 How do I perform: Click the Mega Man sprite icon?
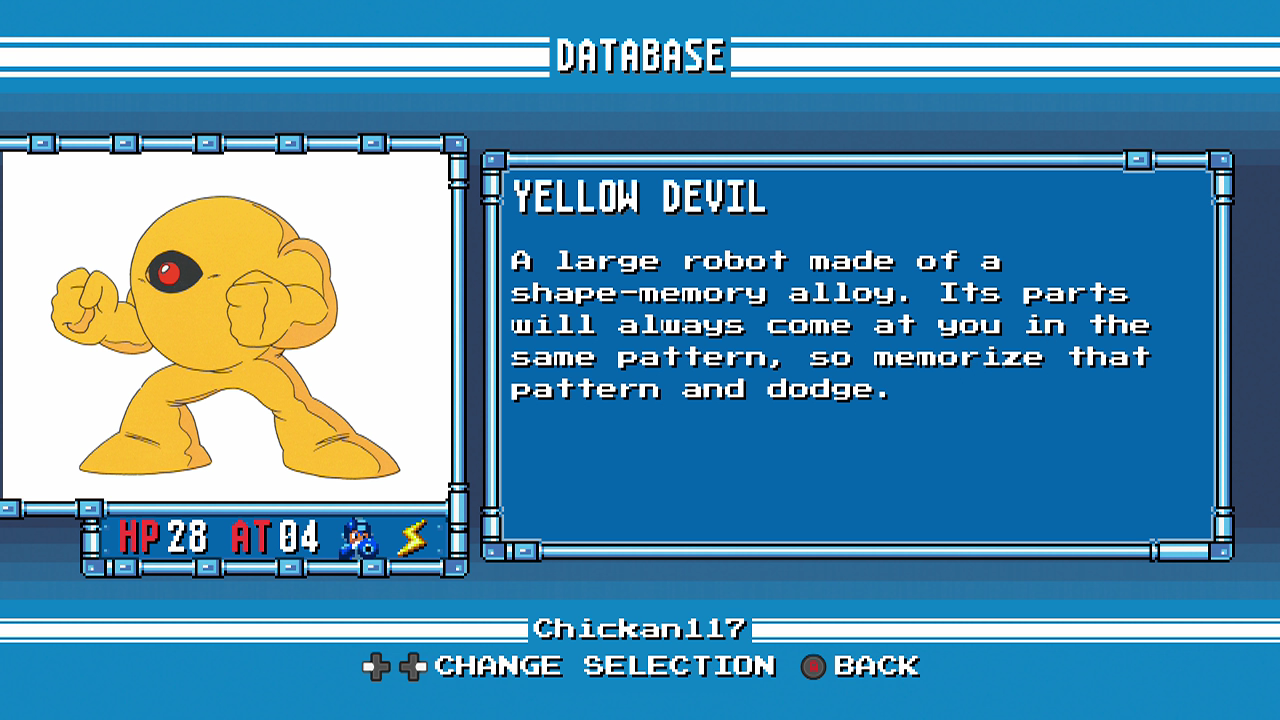(358, 539)
